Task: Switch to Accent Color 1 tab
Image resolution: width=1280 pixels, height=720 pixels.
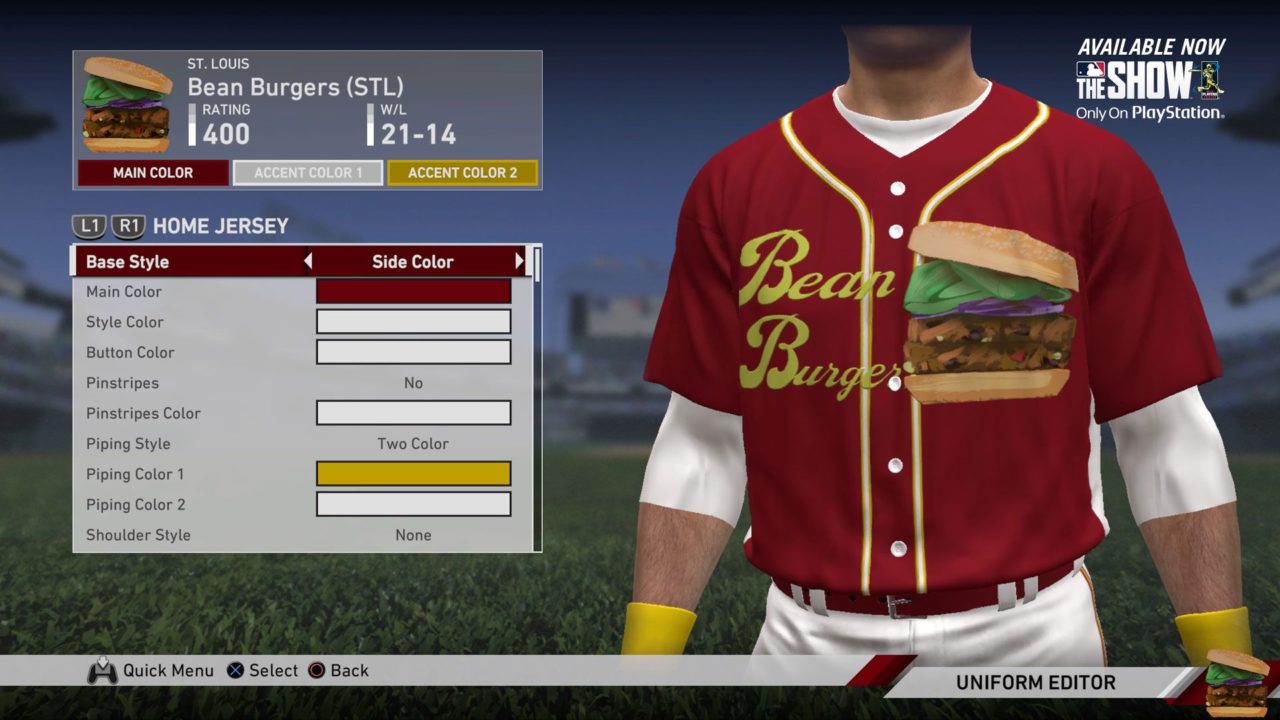Action: point(308,173)
